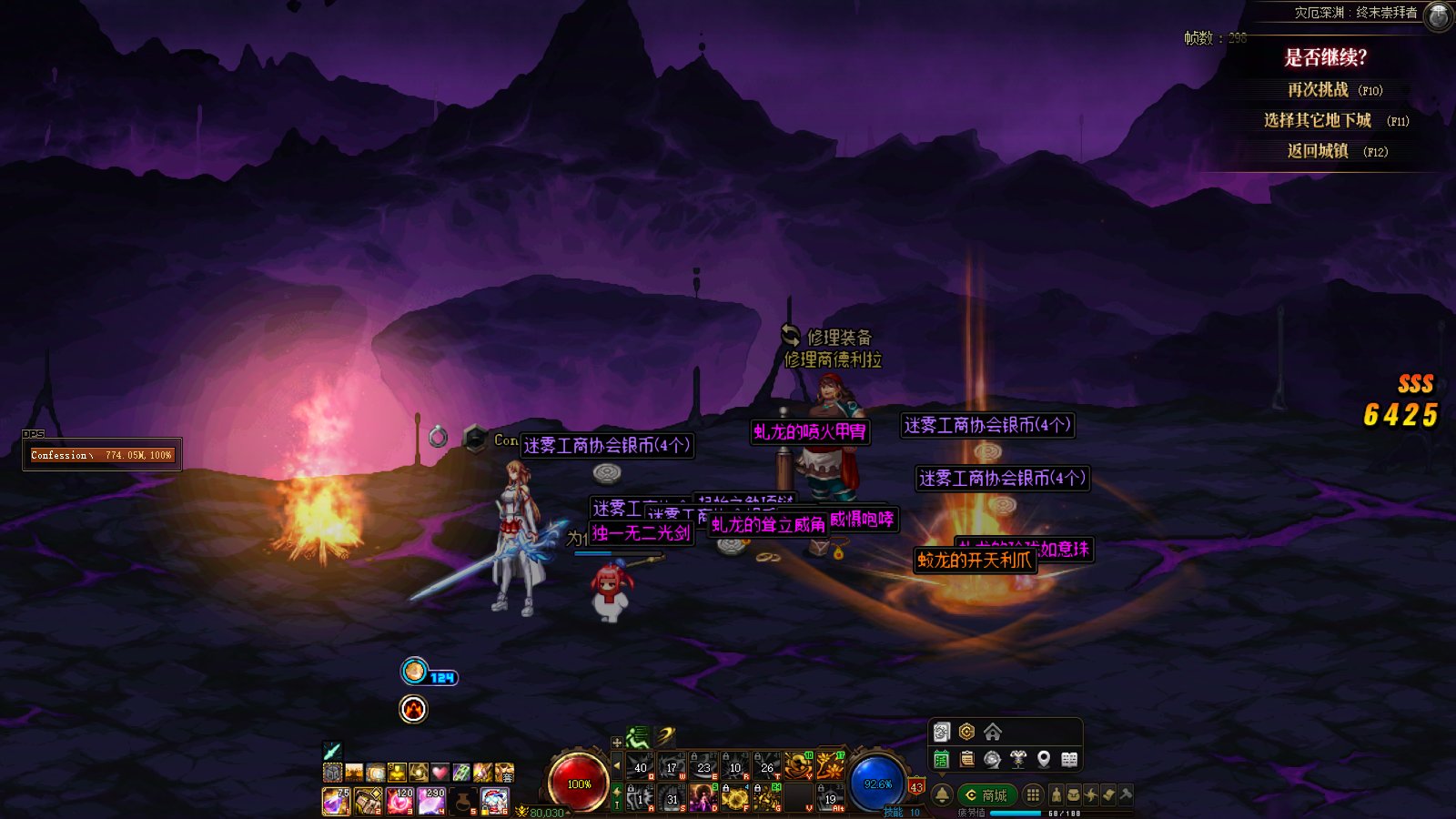Activate the purple figure skill on key D
Image resolution: width=1456 pixels, height=819 pixels.
[x=703, y=798]
